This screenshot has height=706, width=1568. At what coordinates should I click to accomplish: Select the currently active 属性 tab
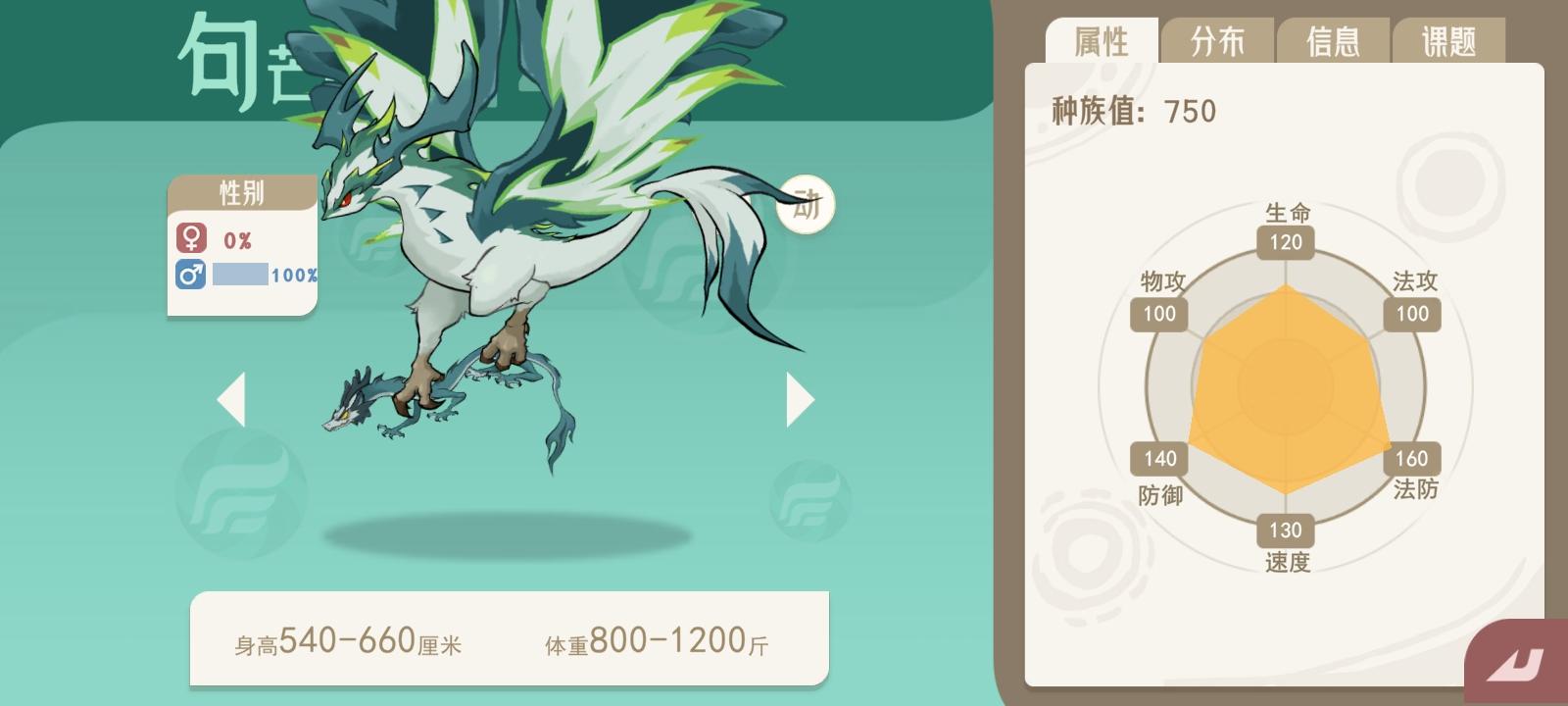1103,41
